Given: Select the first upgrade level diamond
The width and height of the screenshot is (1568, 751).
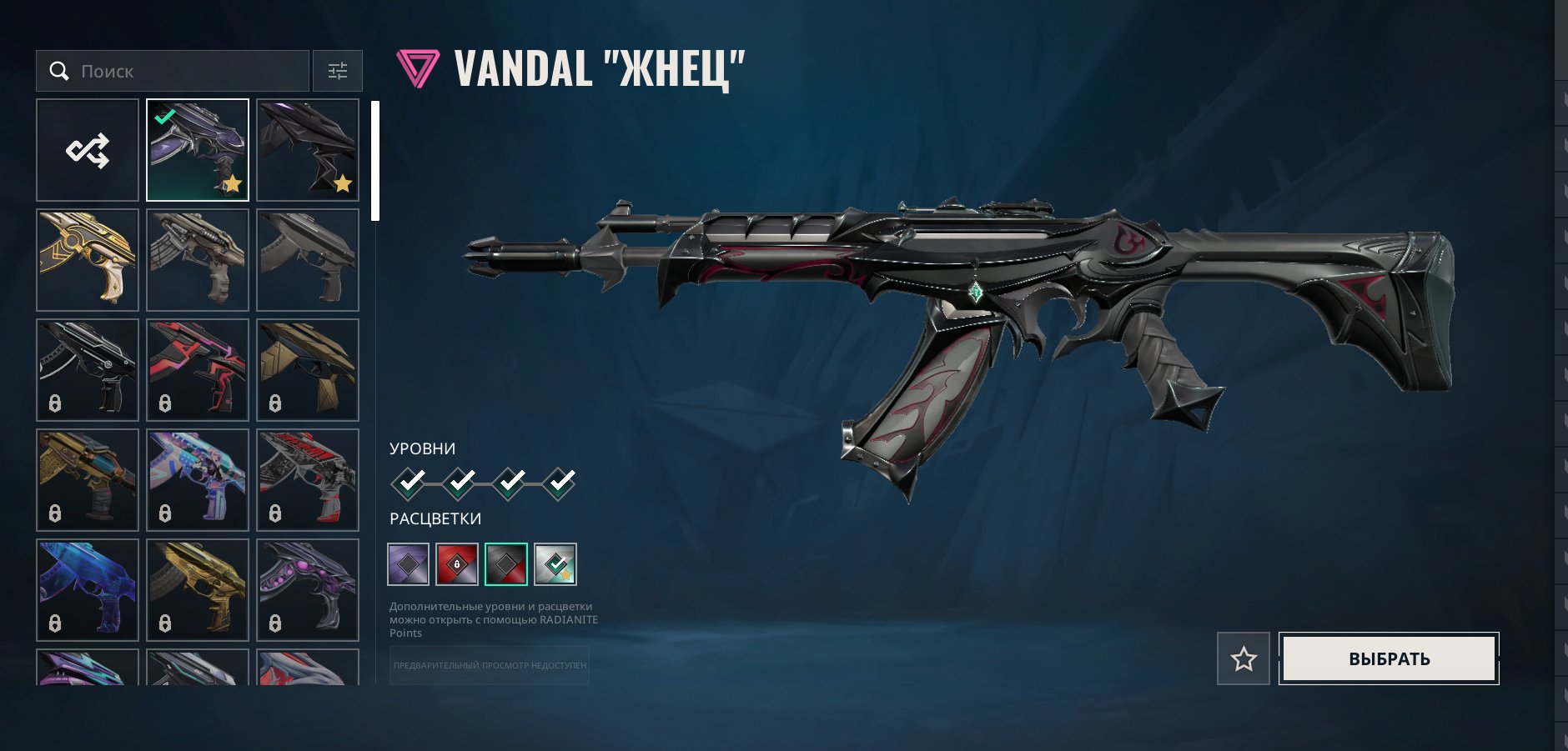Looking at the screenshot, I should 409,483.
